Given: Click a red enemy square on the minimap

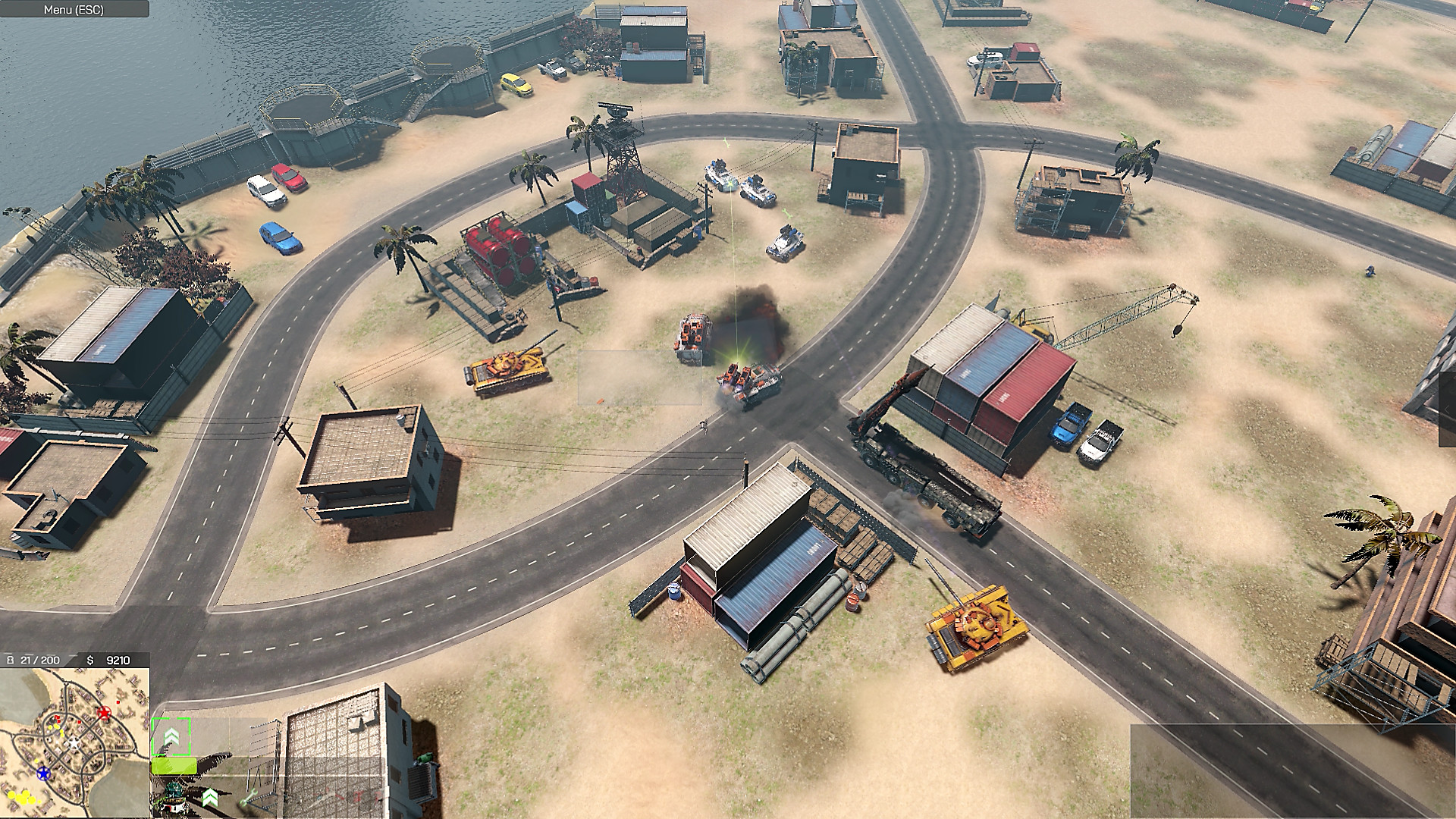Looking at the screenshot, I should tap(118, 702).
